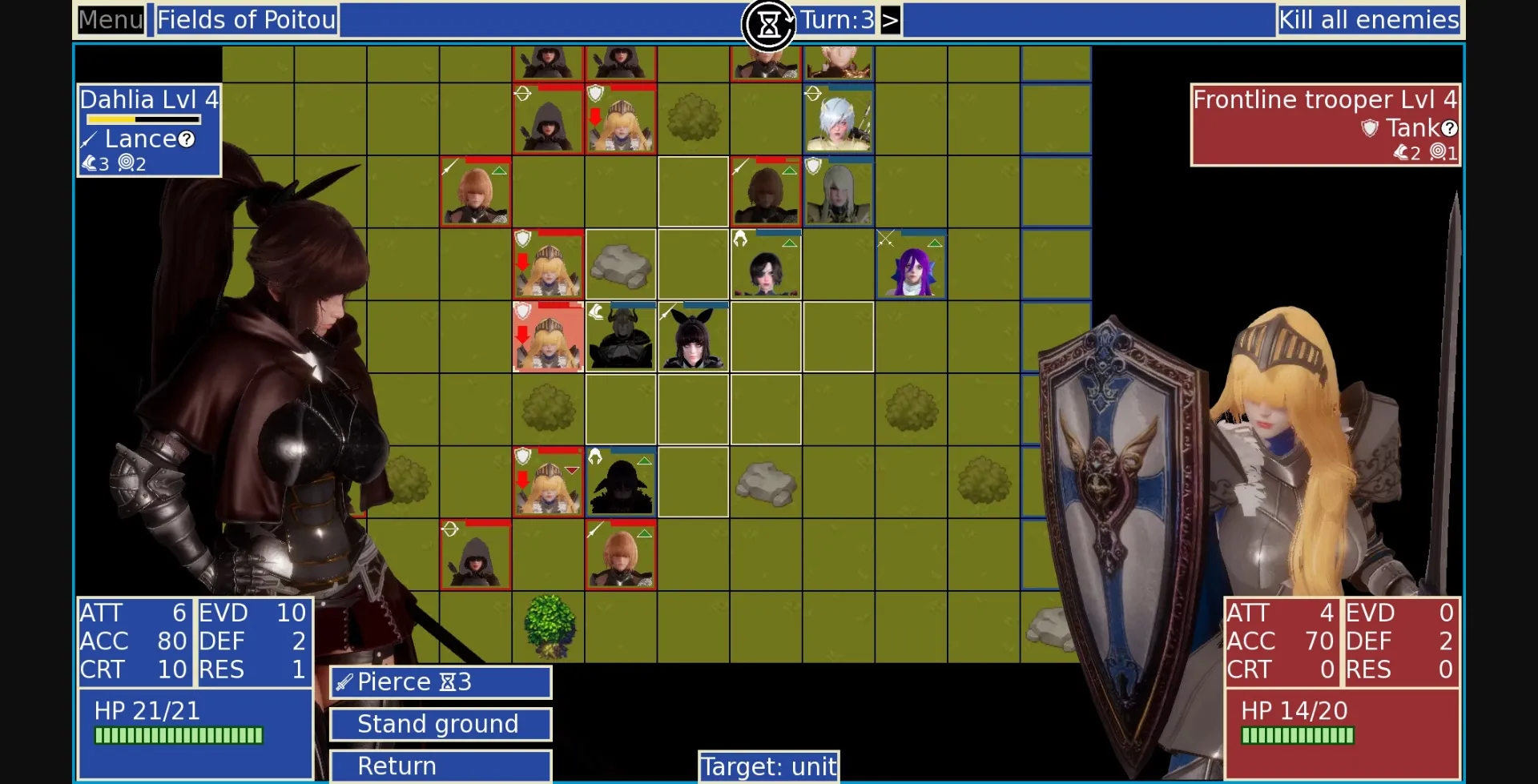Open the Menu
The image size is (1538, 784).
(110, 20)
